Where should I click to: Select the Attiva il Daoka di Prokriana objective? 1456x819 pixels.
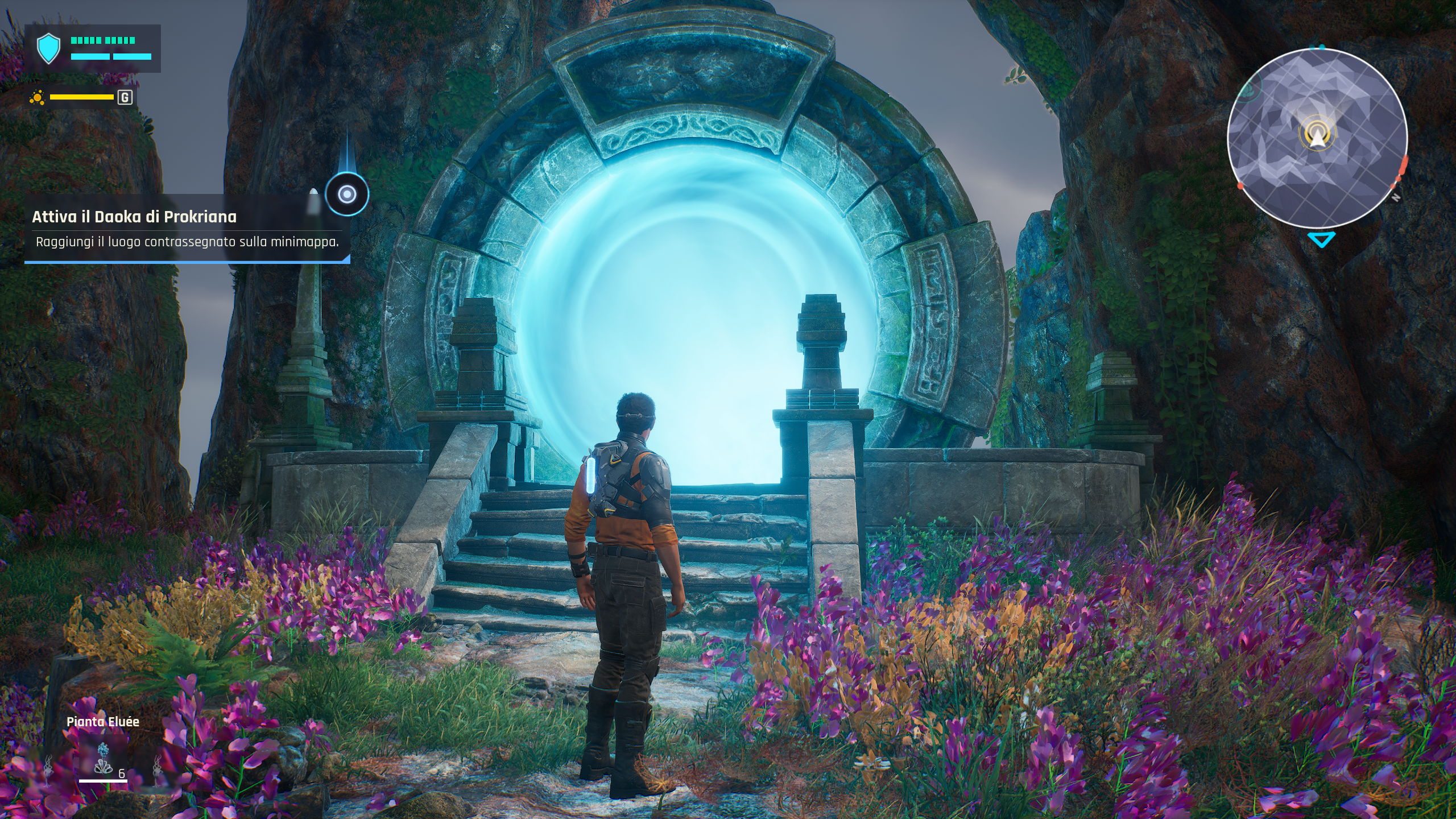(x=134, y=217)
